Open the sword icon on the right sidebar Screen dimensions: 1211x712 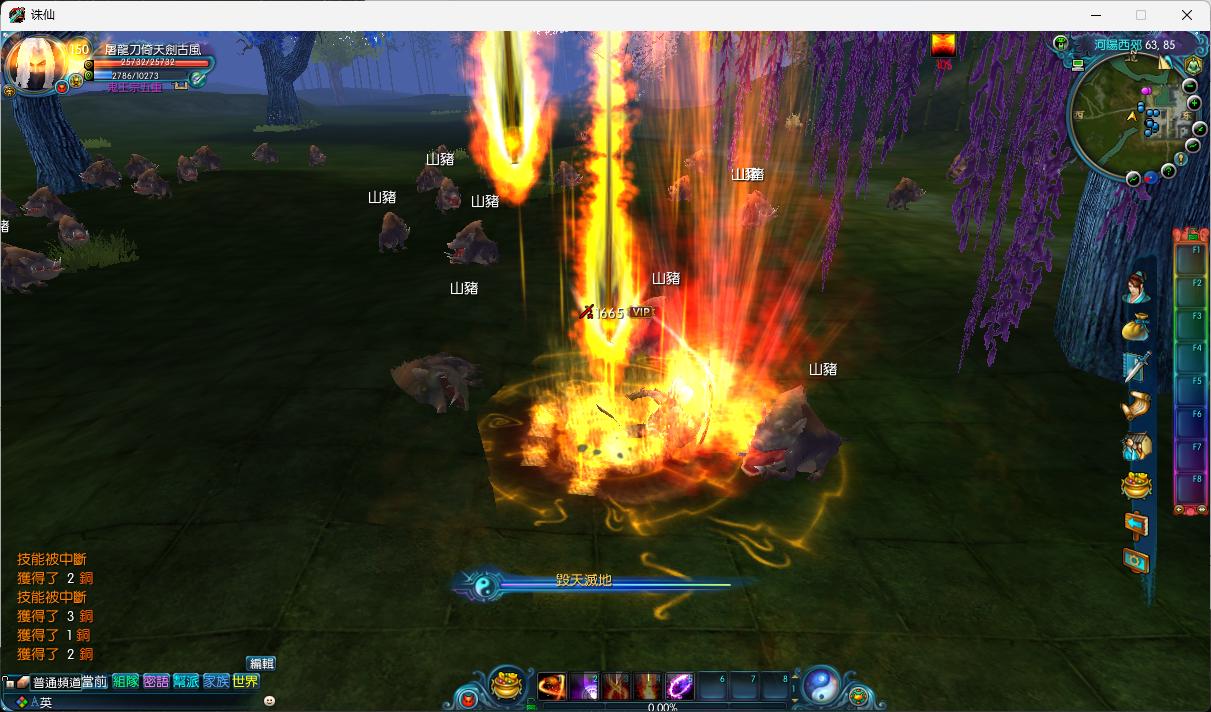[x=1136, y=367]
